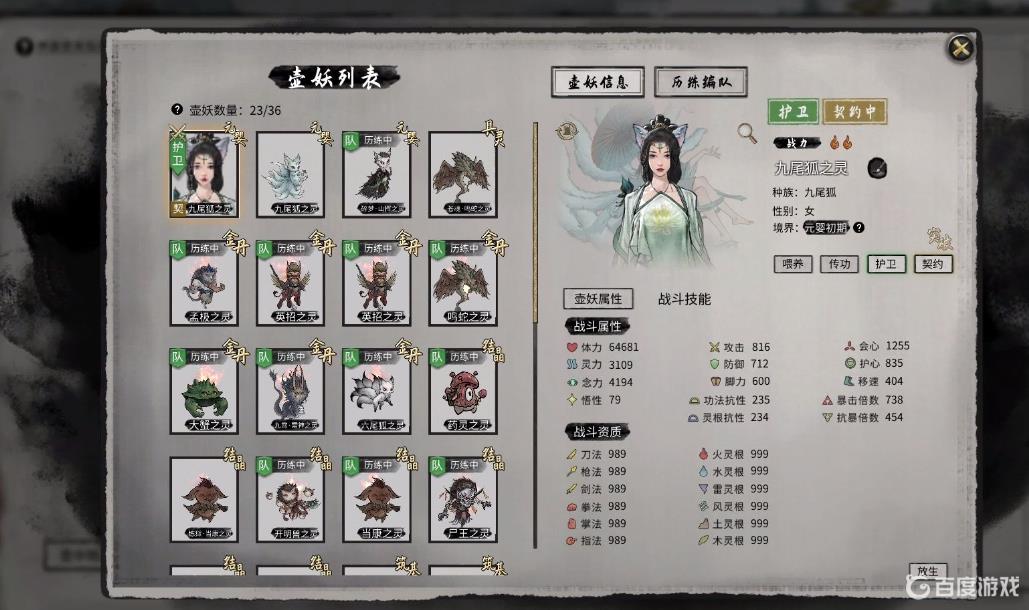Switch to the 战斗技能 tab
The height and width of the screenshot is (610, 1029).
click(x=684, y=298)
